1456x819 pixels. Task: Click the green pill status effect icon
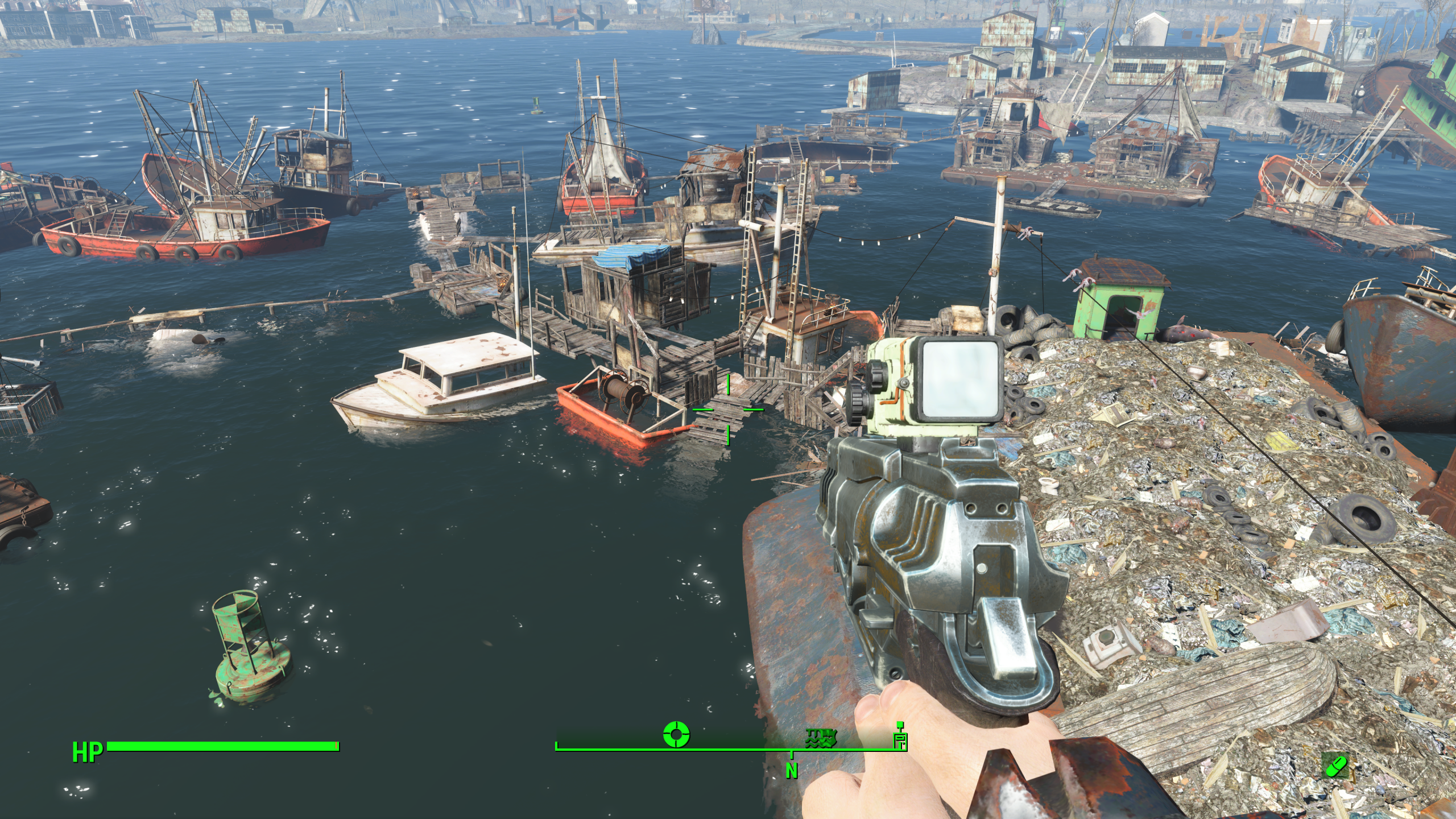tap(1335, 766)
